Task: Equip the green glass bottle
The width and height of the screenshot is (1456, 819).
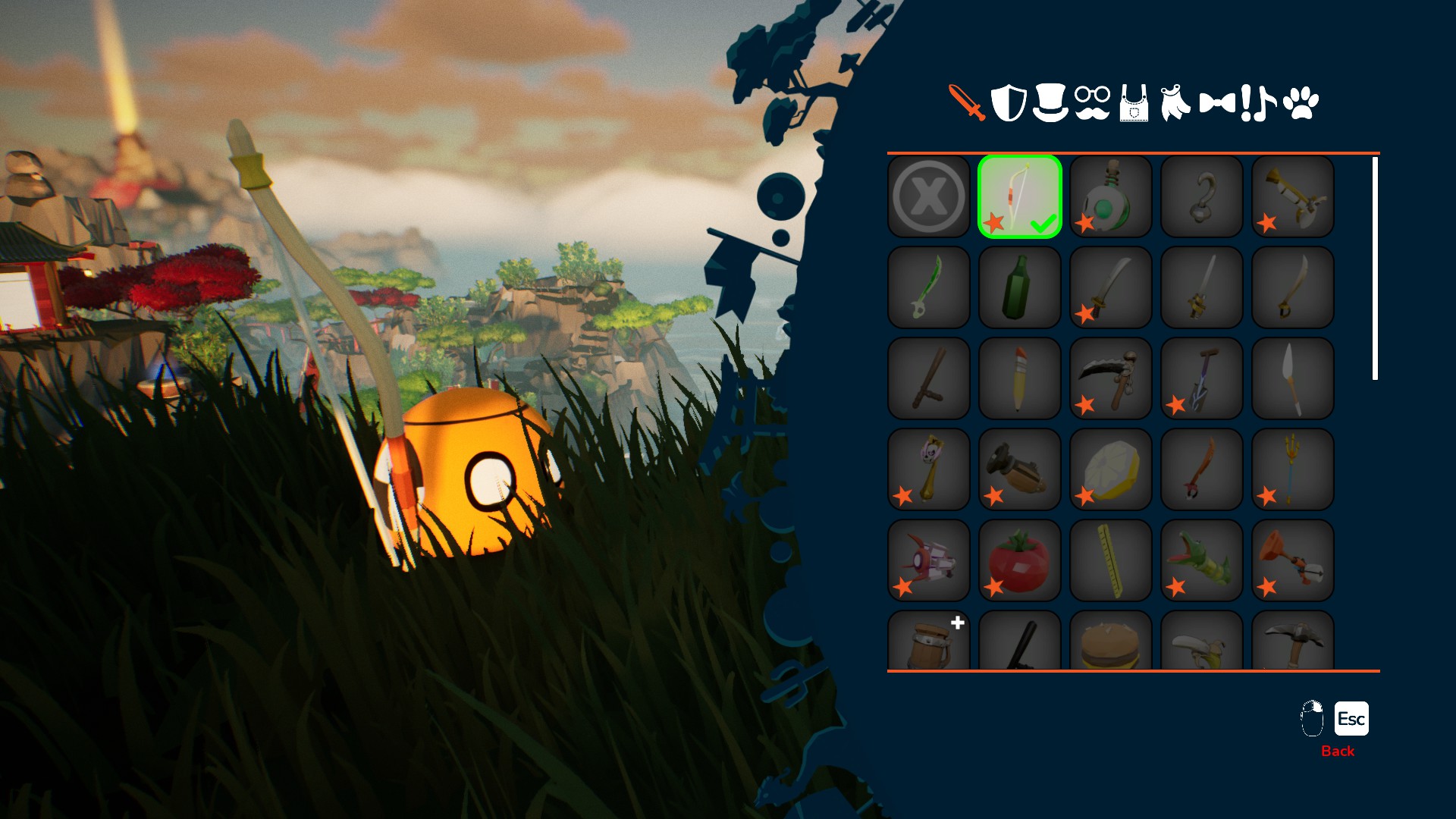Action: click(x=1020, y=287)
